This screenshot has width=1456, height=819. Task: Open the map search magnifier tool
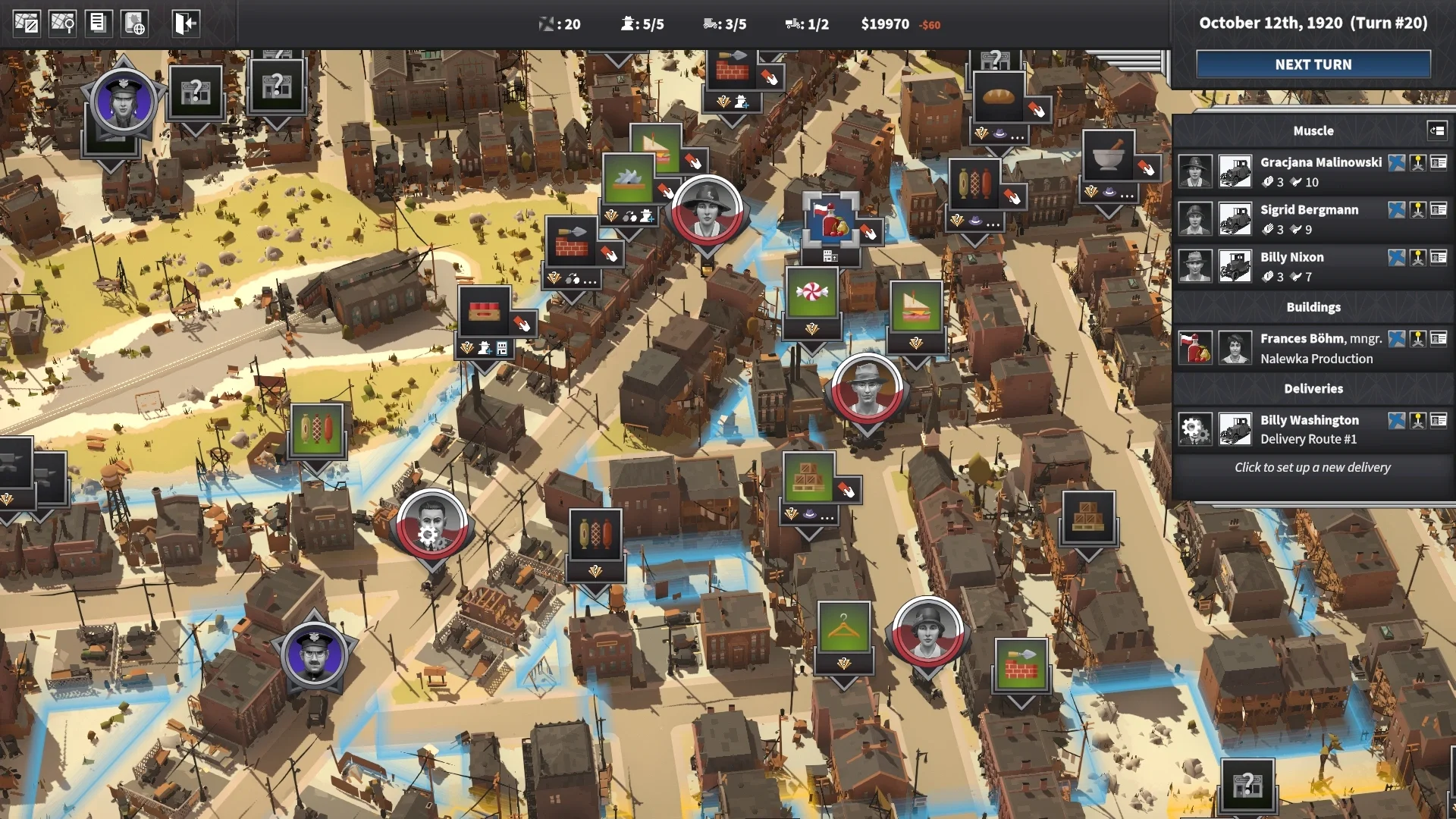tap(62, 24)
